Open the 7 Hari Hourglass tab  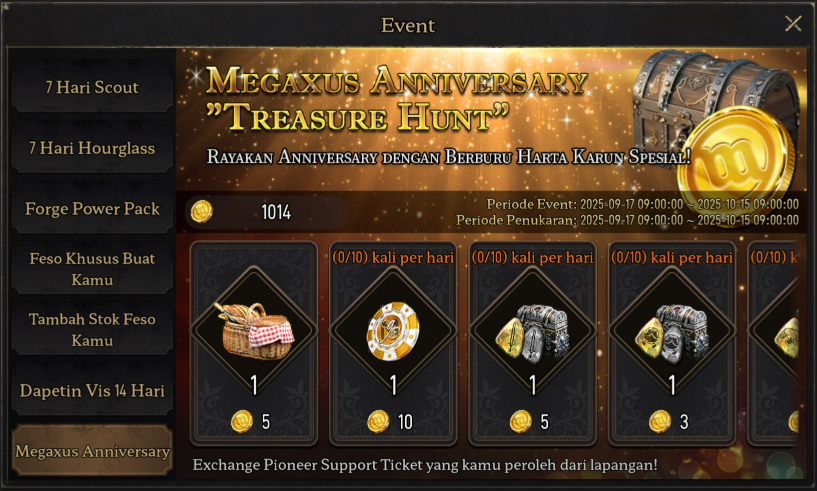[x=92, y=148]
